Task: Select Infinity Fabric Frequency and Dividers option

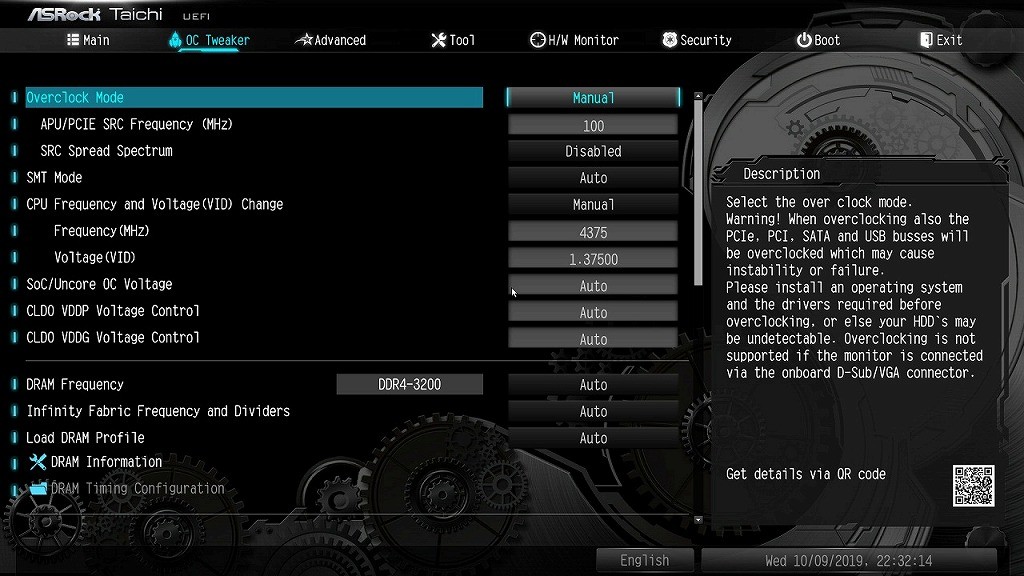Action: point(593,411)
